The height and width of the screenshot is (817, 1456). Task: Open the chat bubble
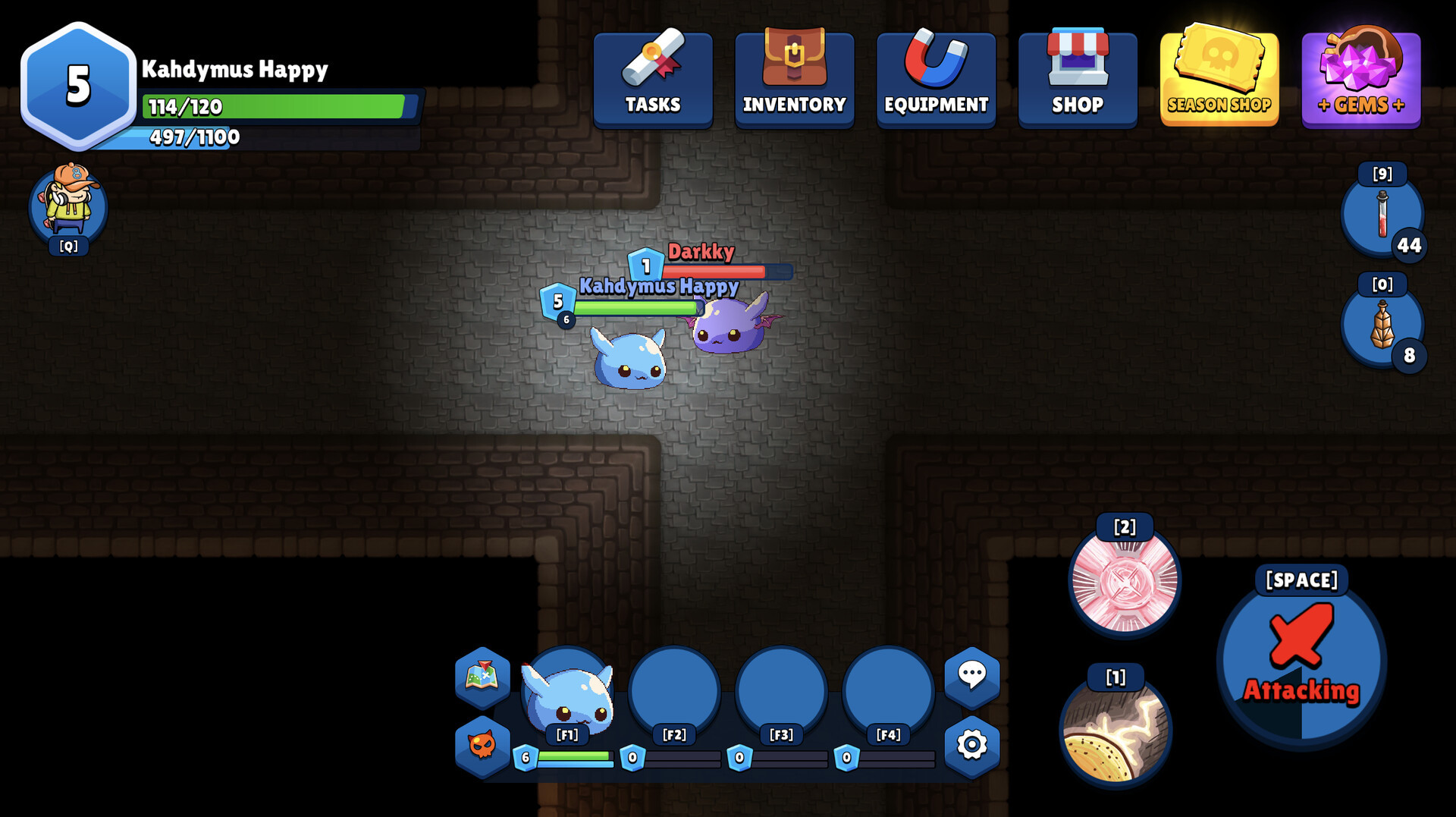(971, 674)
